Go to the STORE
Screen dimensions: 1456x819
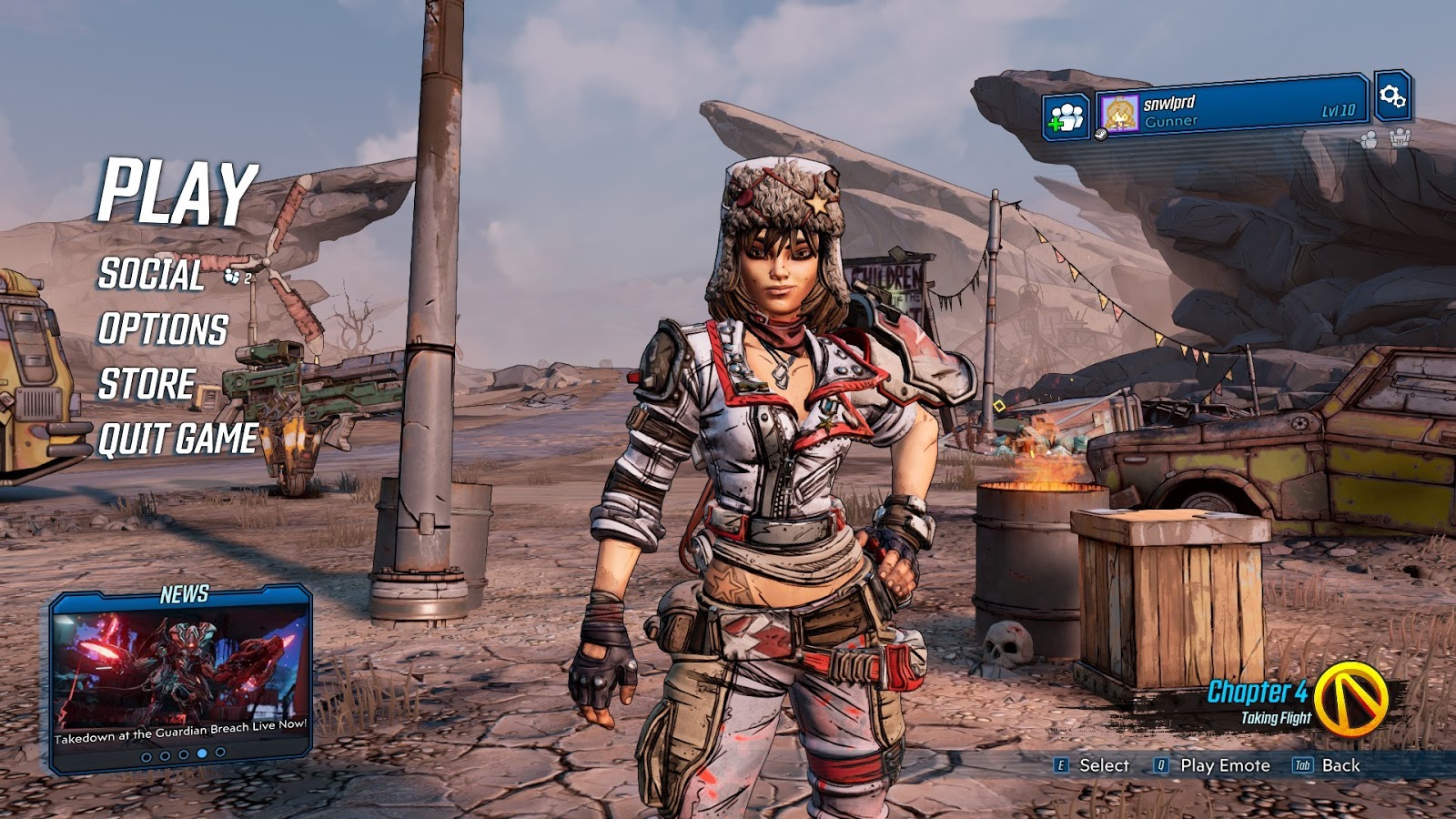[x=147, y=384]
